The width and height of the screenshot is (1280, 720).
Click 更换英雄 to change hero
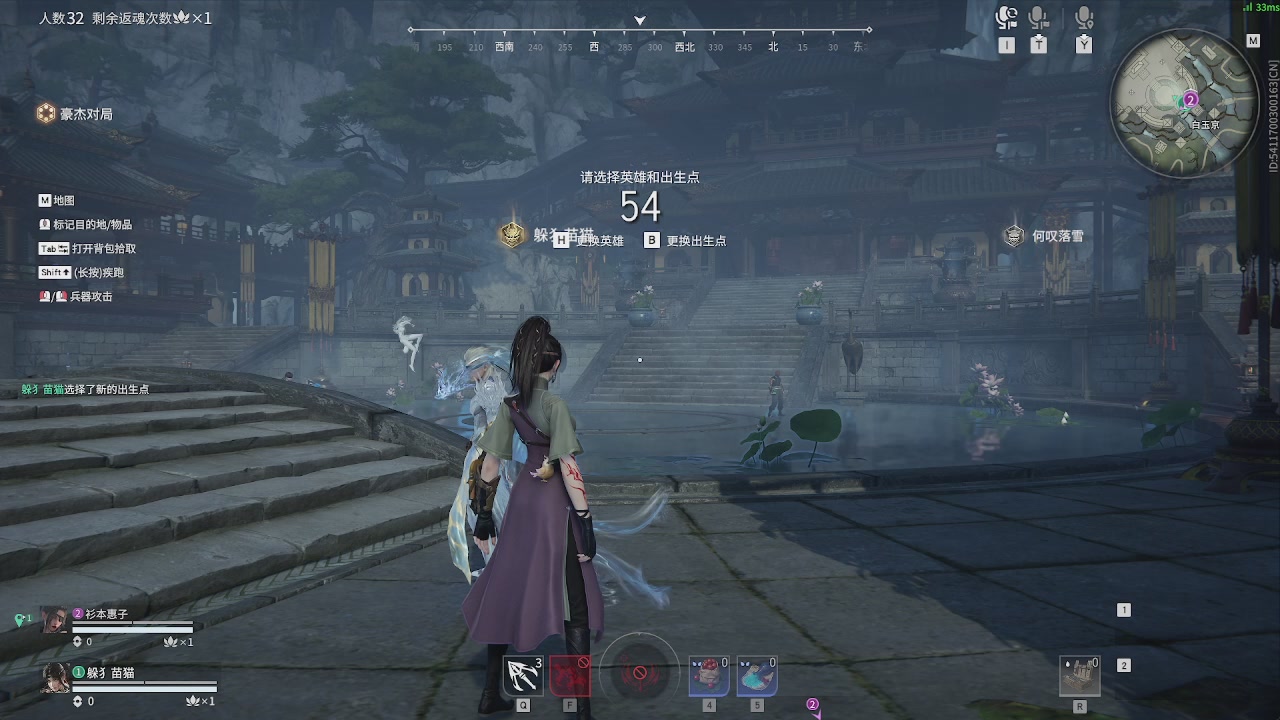pos(589,241)
